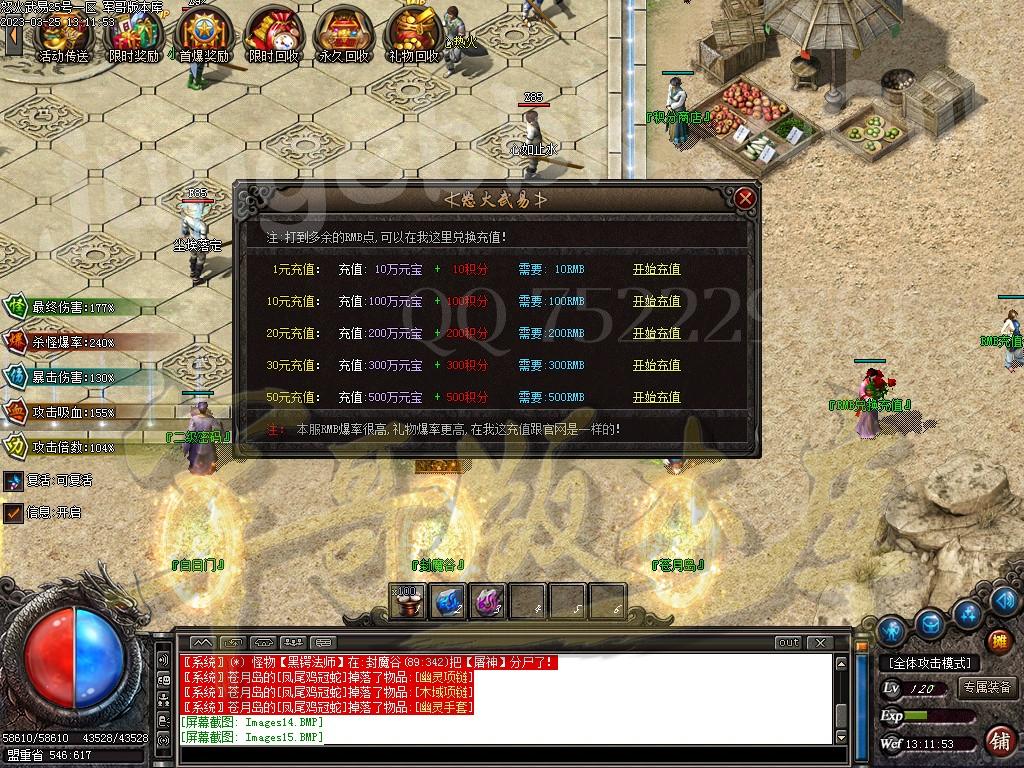1024x768 pixels.
Task: Open the 铺 shop round button
Action: point(997,740)
